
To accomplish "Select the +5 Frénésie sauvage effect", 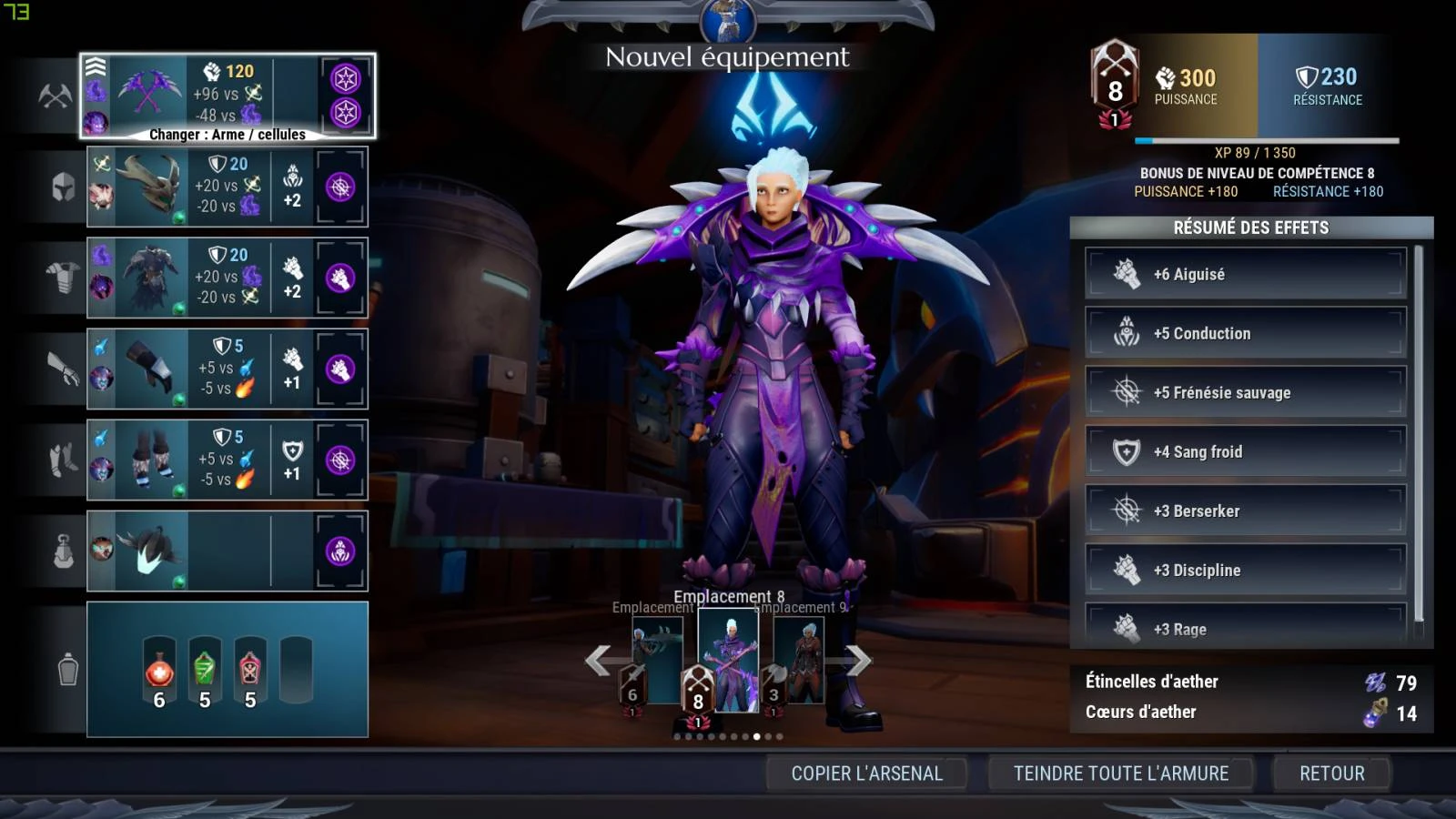I will [x=1245, y=392].
